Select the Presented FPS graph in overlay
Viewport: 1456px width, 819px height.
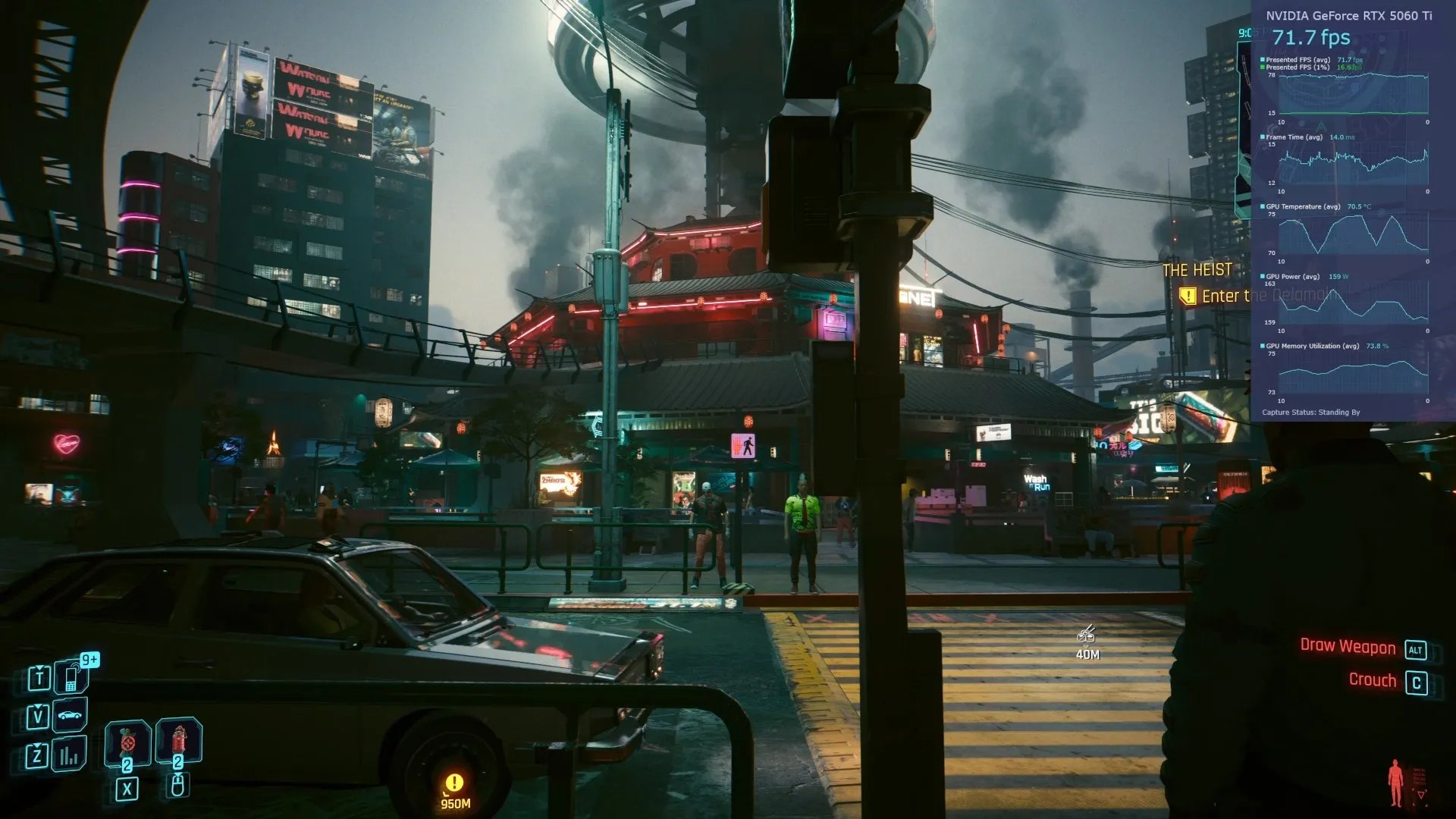[1353, 94]
